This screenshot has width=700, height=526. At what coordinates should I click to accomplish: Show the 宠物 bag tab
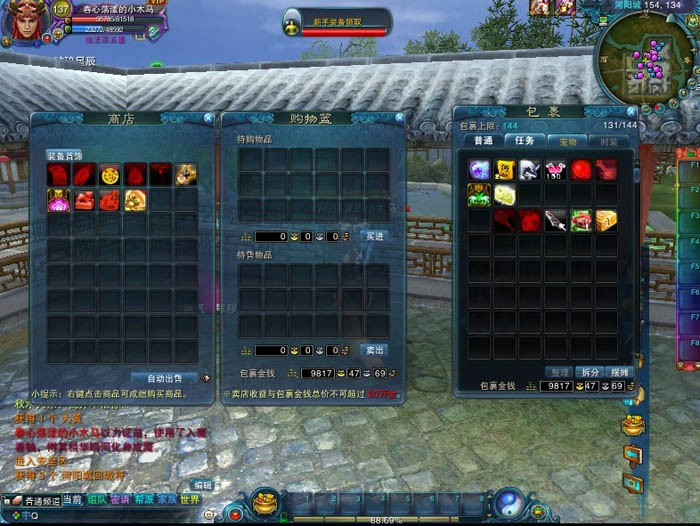coord(567,141)
